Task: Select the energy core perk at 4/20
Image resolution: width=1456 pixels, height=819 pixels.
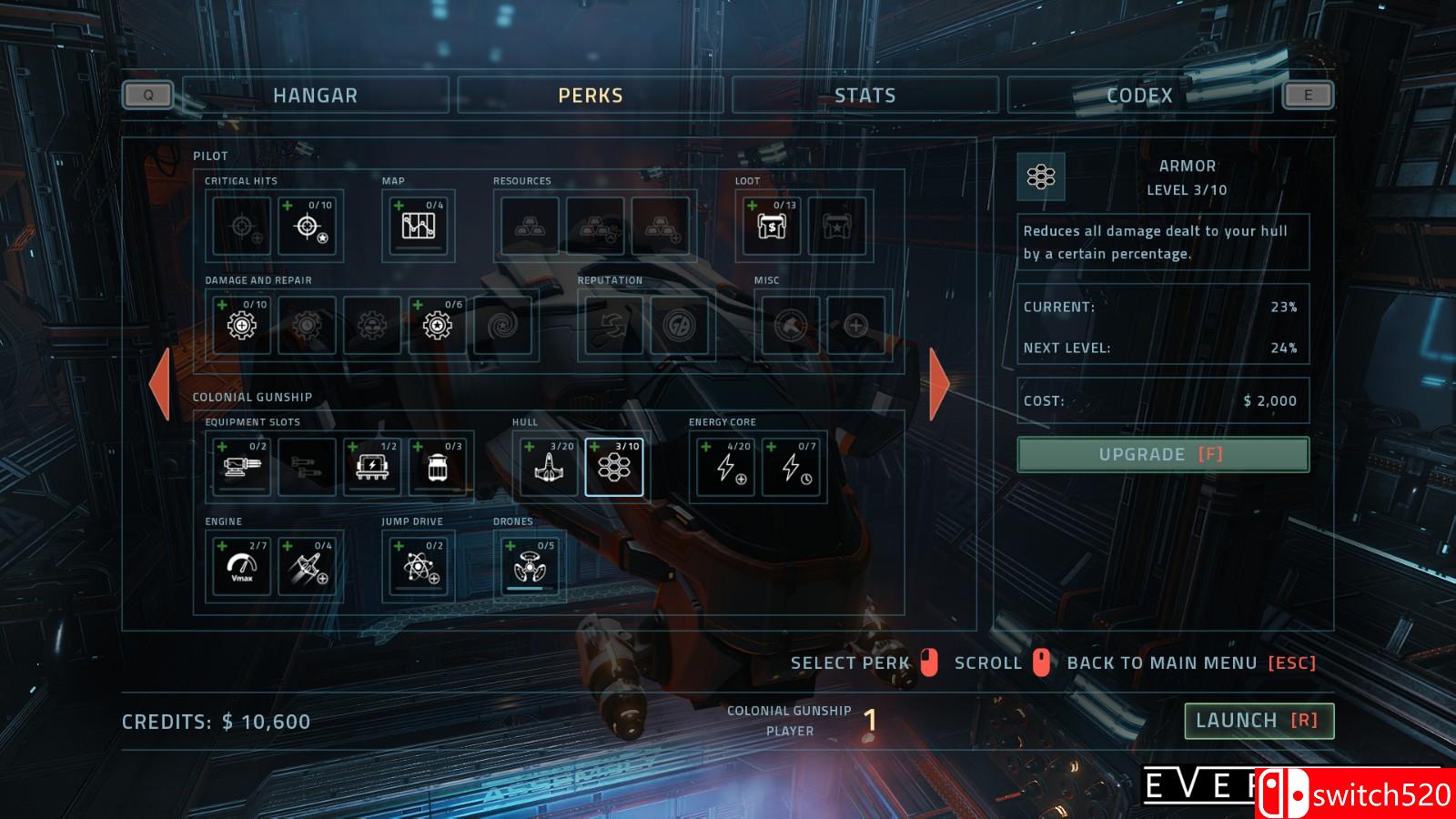Action: 725,467
